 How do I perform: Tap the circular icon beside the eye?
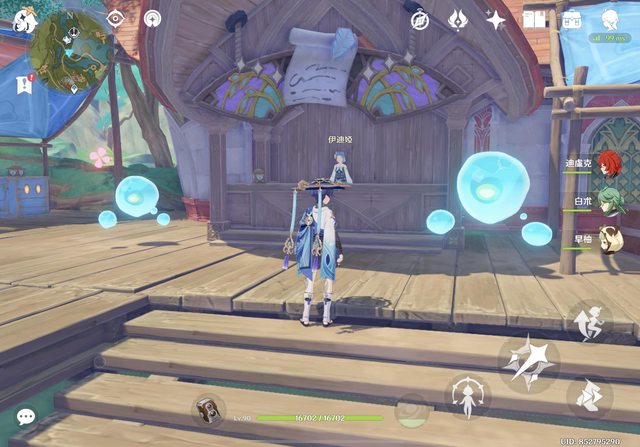tap(152, 19)
